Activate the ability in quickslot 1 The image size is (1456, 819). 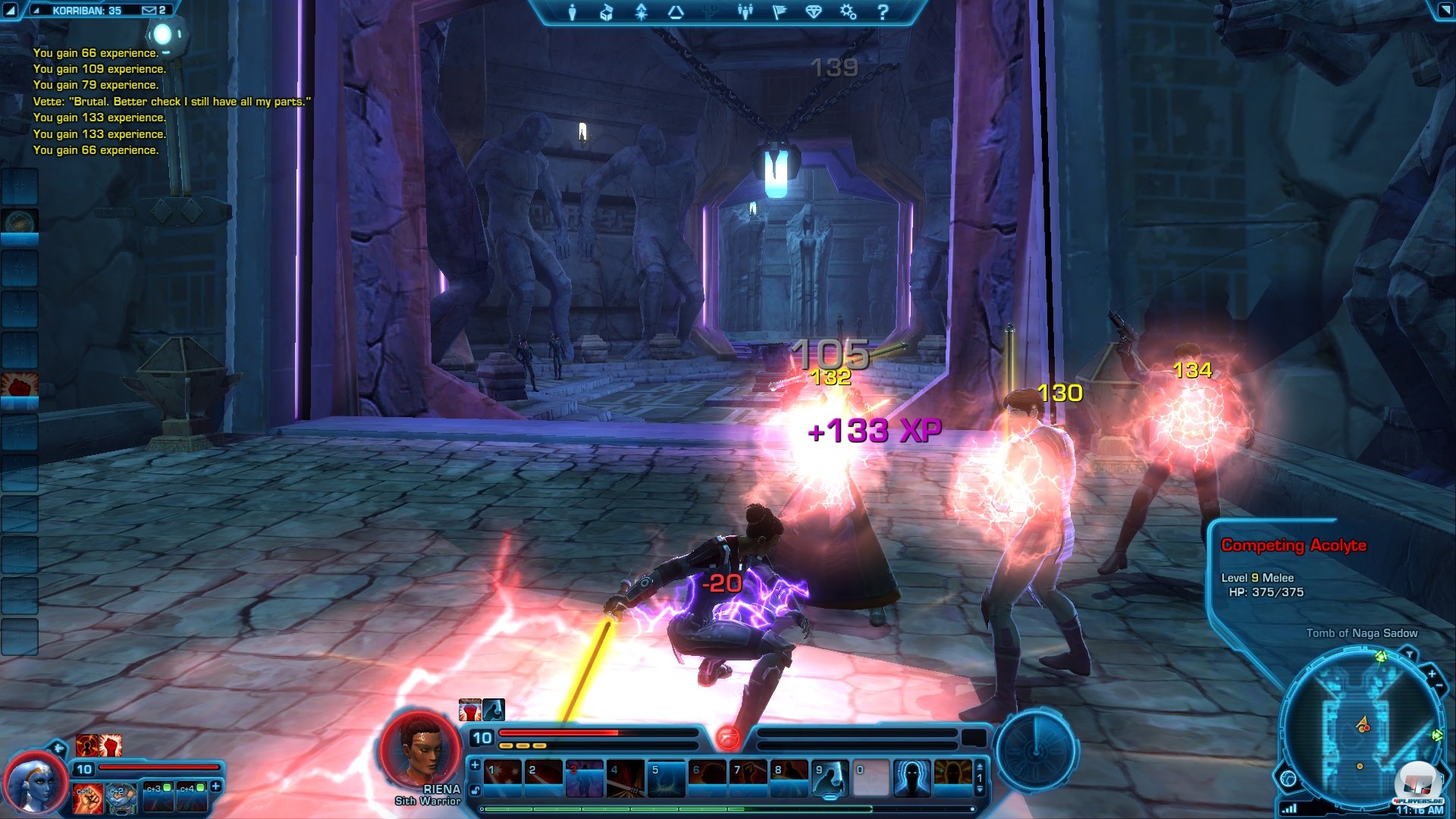503,779
